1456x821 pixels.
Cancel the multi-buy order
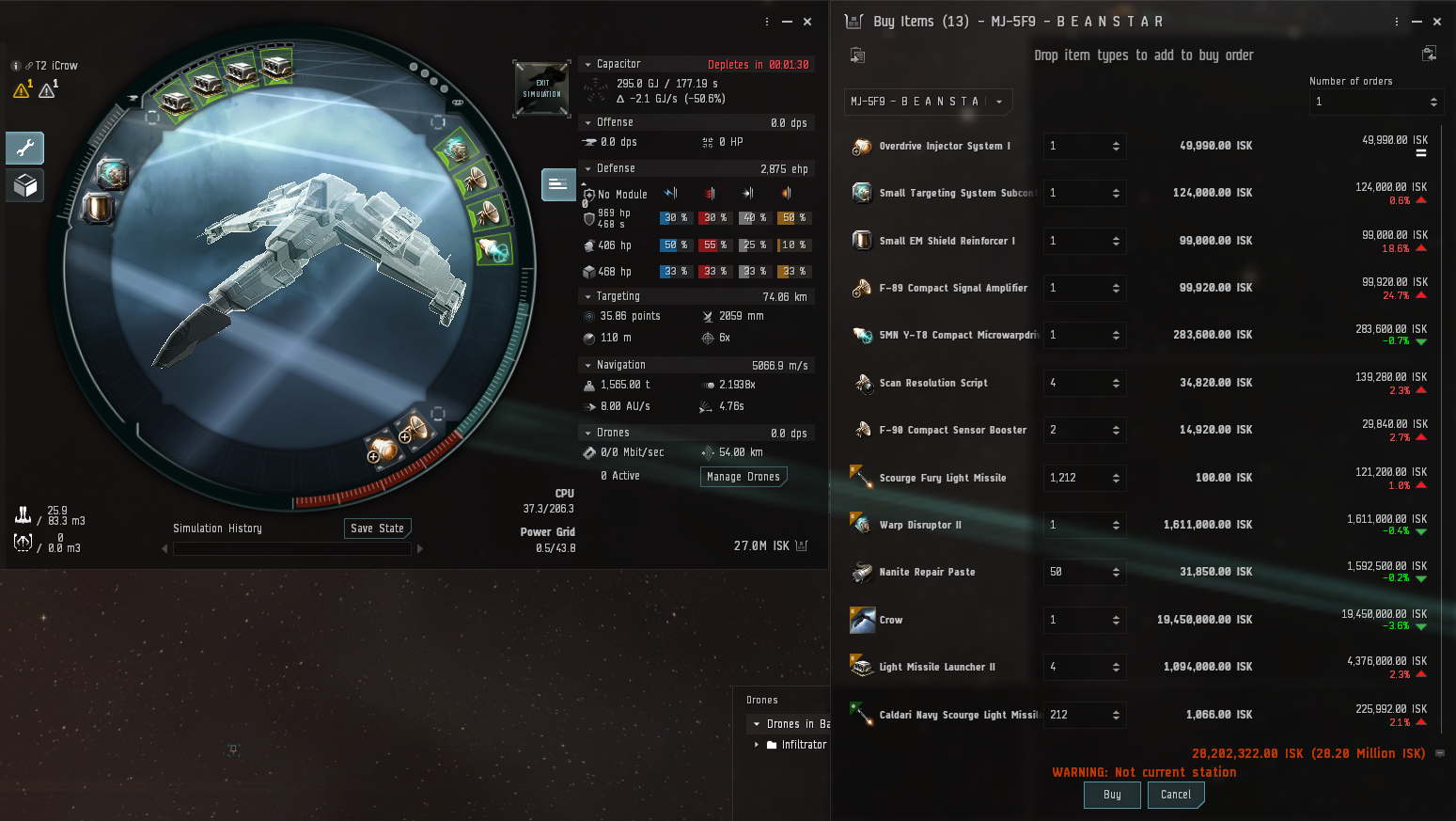click(1175, 795)
